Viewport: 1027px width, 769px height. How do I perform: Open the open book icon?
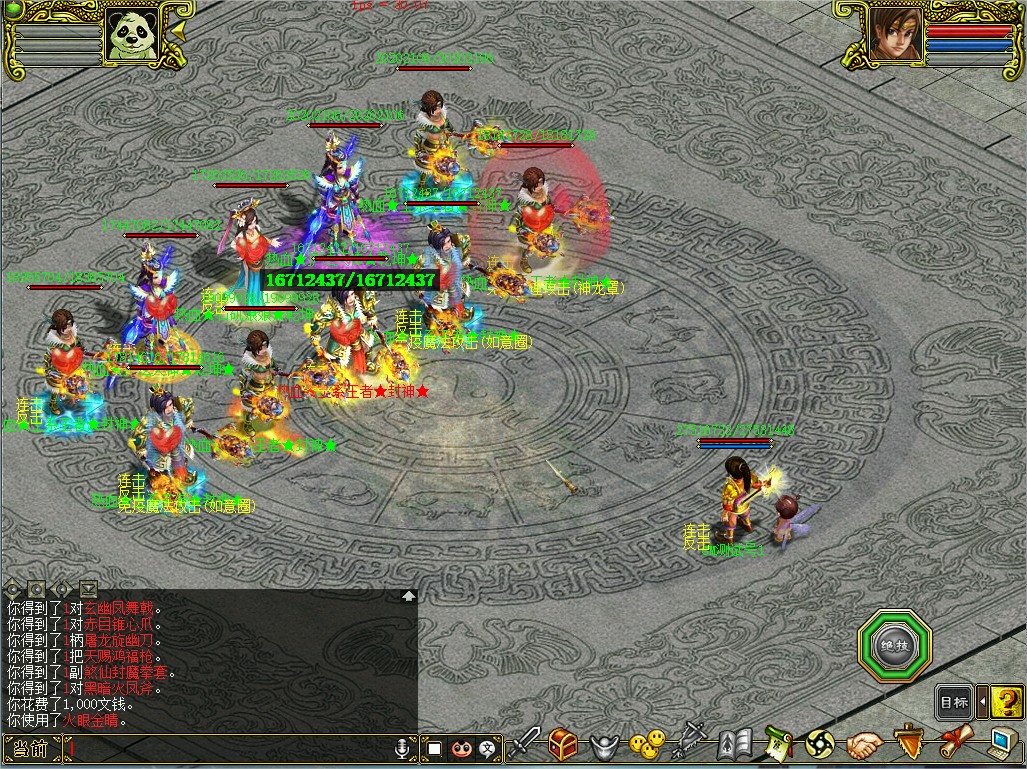tap(735, 745)
